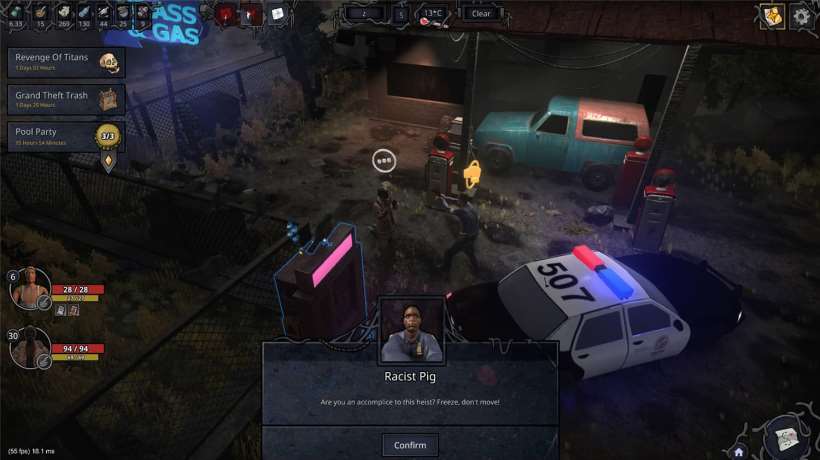Expand the diamond marker under Pool Party
Image resolution: width=820 pixels, height=460 pixels.
[108, 161]
